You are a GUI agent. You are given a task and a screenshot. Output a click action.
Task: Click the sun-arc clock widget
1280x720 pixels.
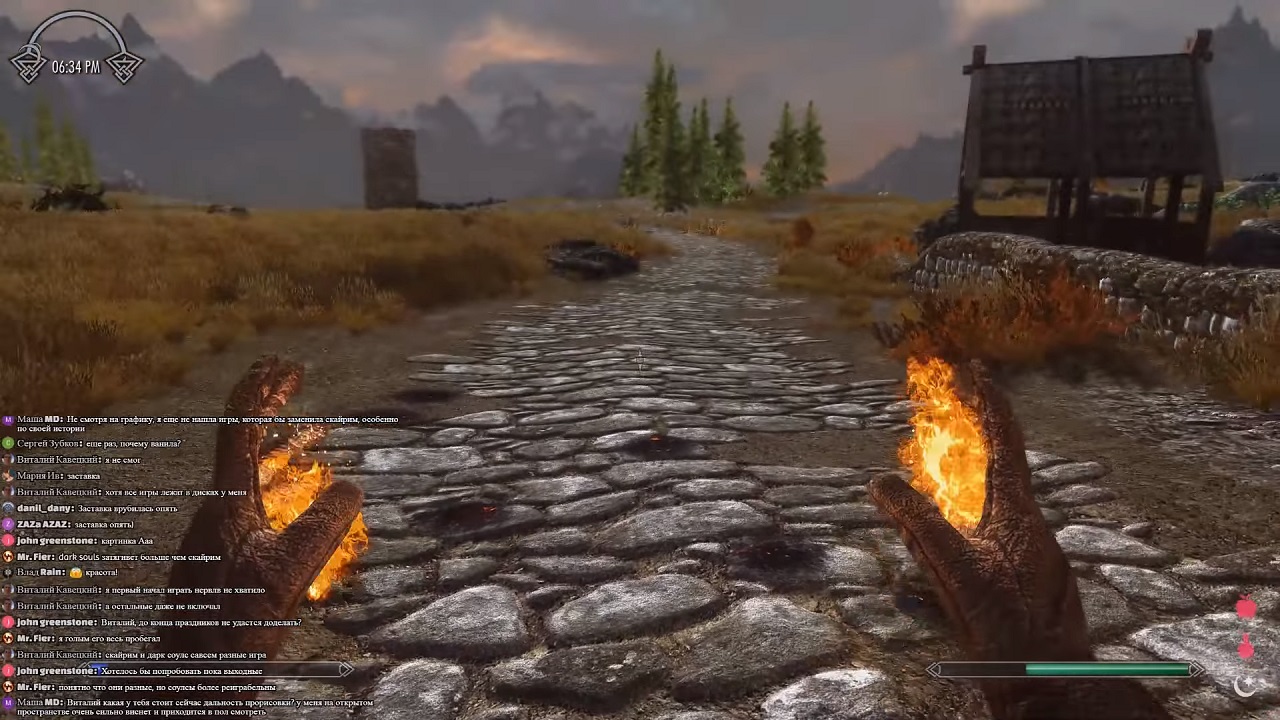point(76,52)
